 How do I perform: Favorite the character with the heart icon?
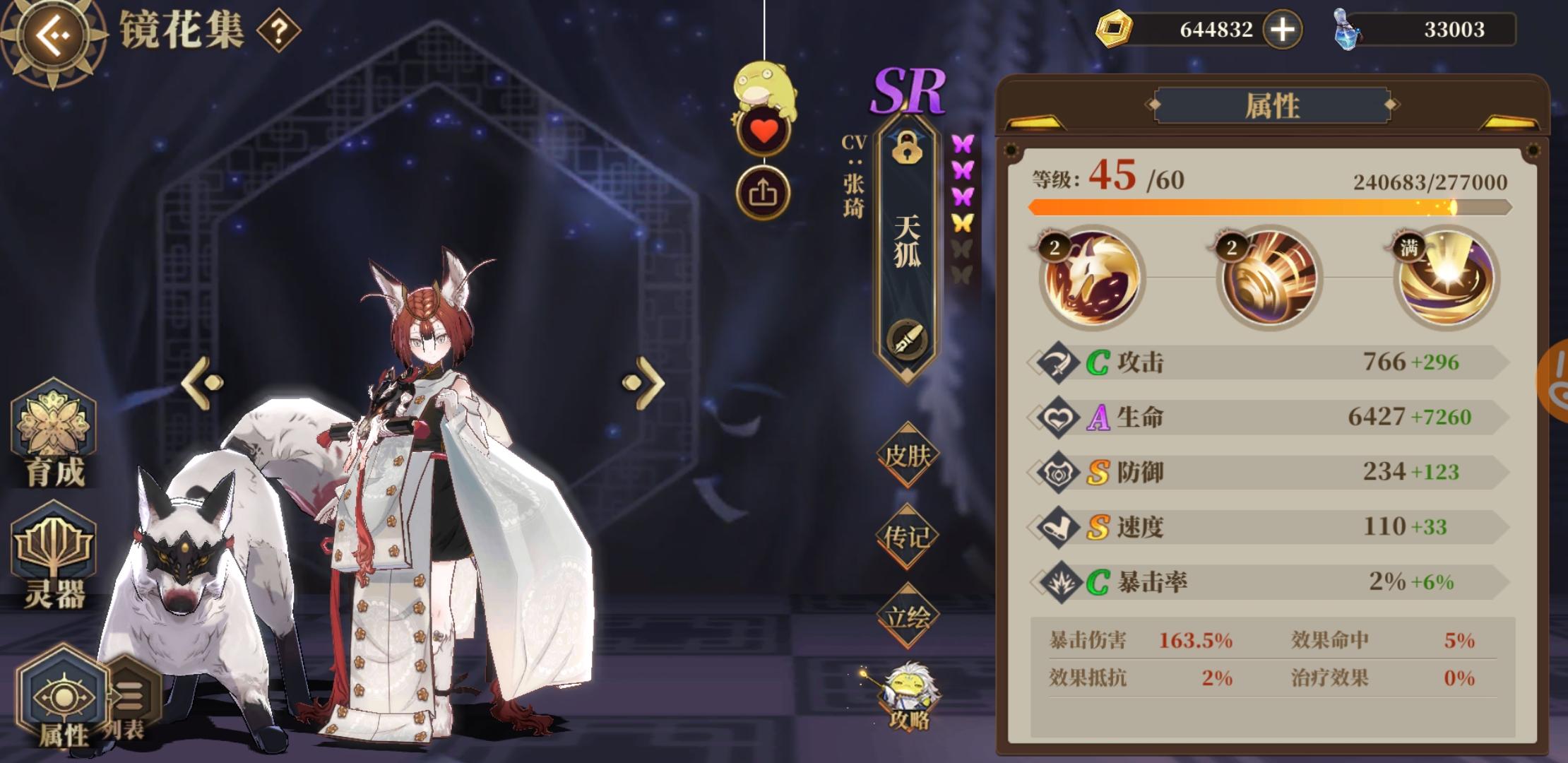point(765,129)
